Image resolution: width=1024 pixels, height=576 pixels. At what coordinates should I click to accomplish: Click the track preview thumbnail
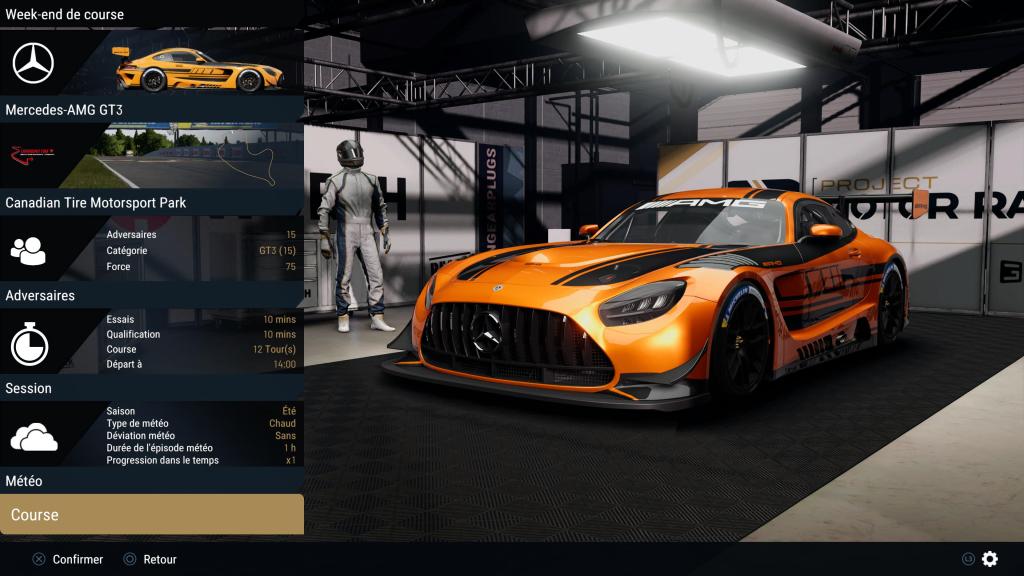click(200, 156)
